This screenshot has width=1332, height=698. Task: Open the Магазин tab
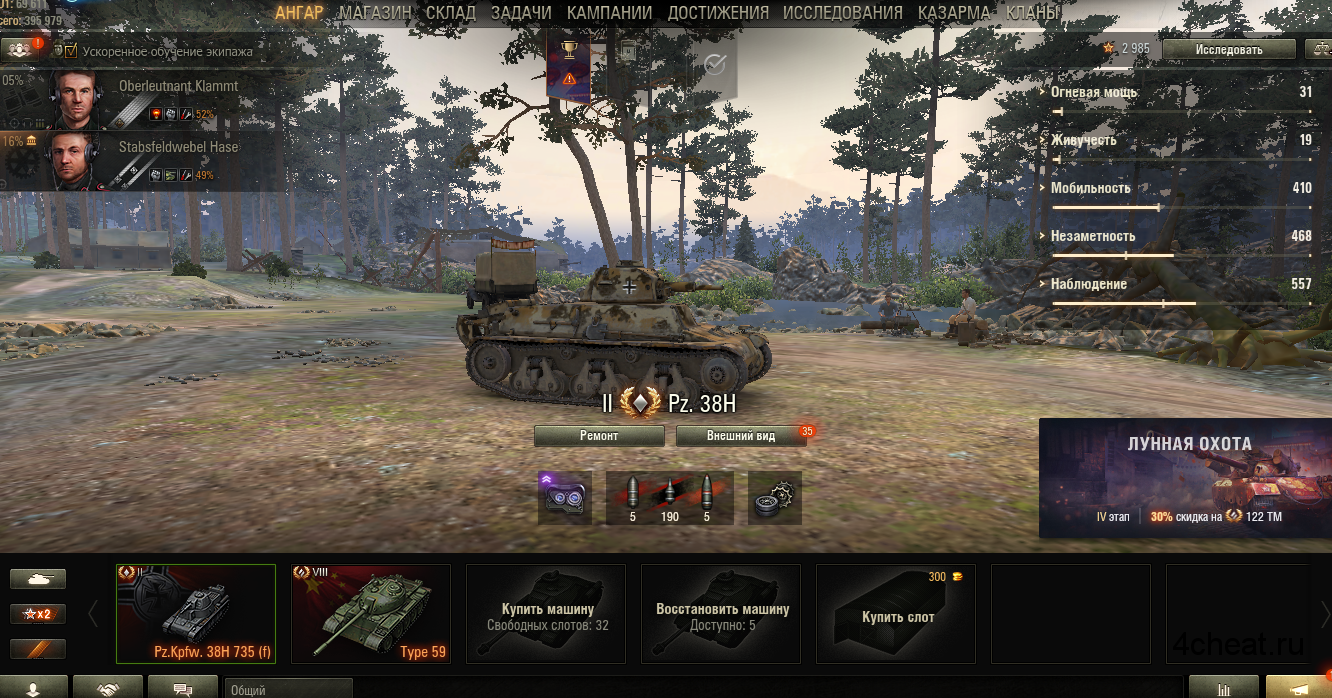[374, 13]
